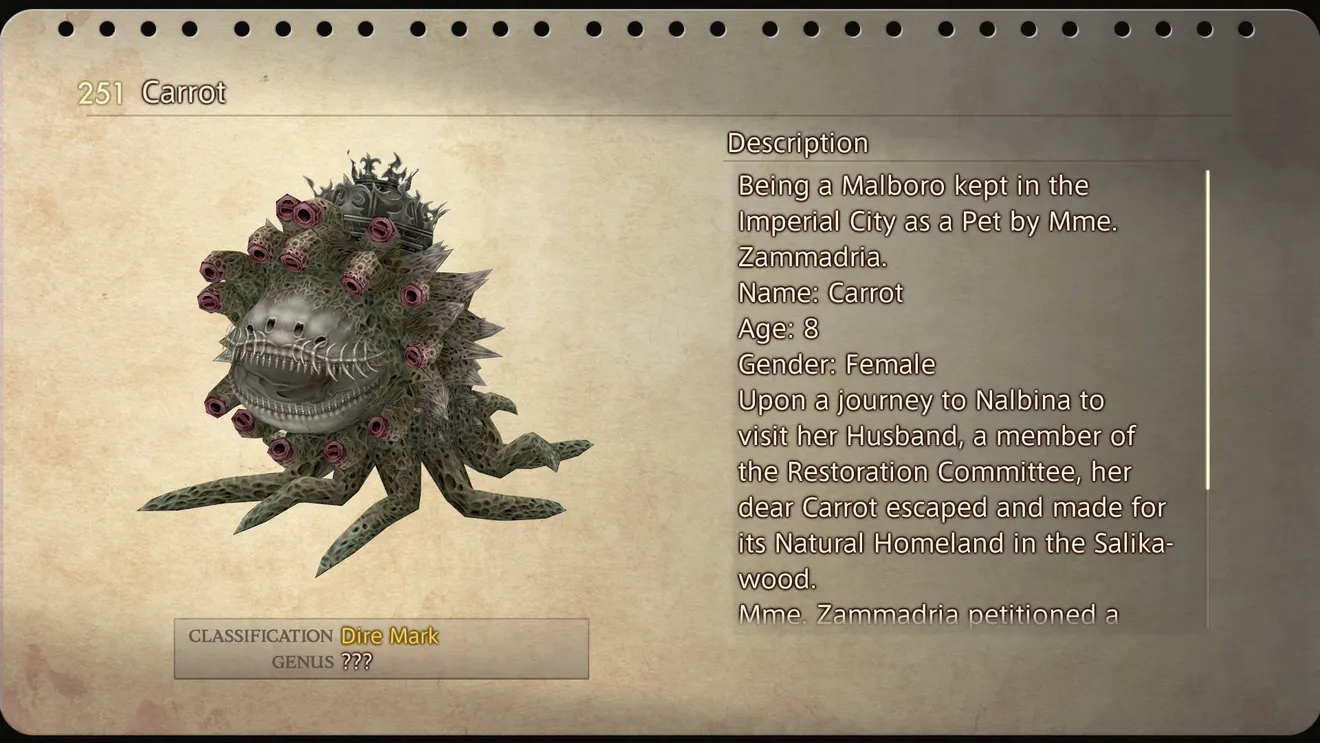The height and width of the screenshot is (743, 1320).
Task: Click the Description panel's scrollbar
Action: 1207,330
